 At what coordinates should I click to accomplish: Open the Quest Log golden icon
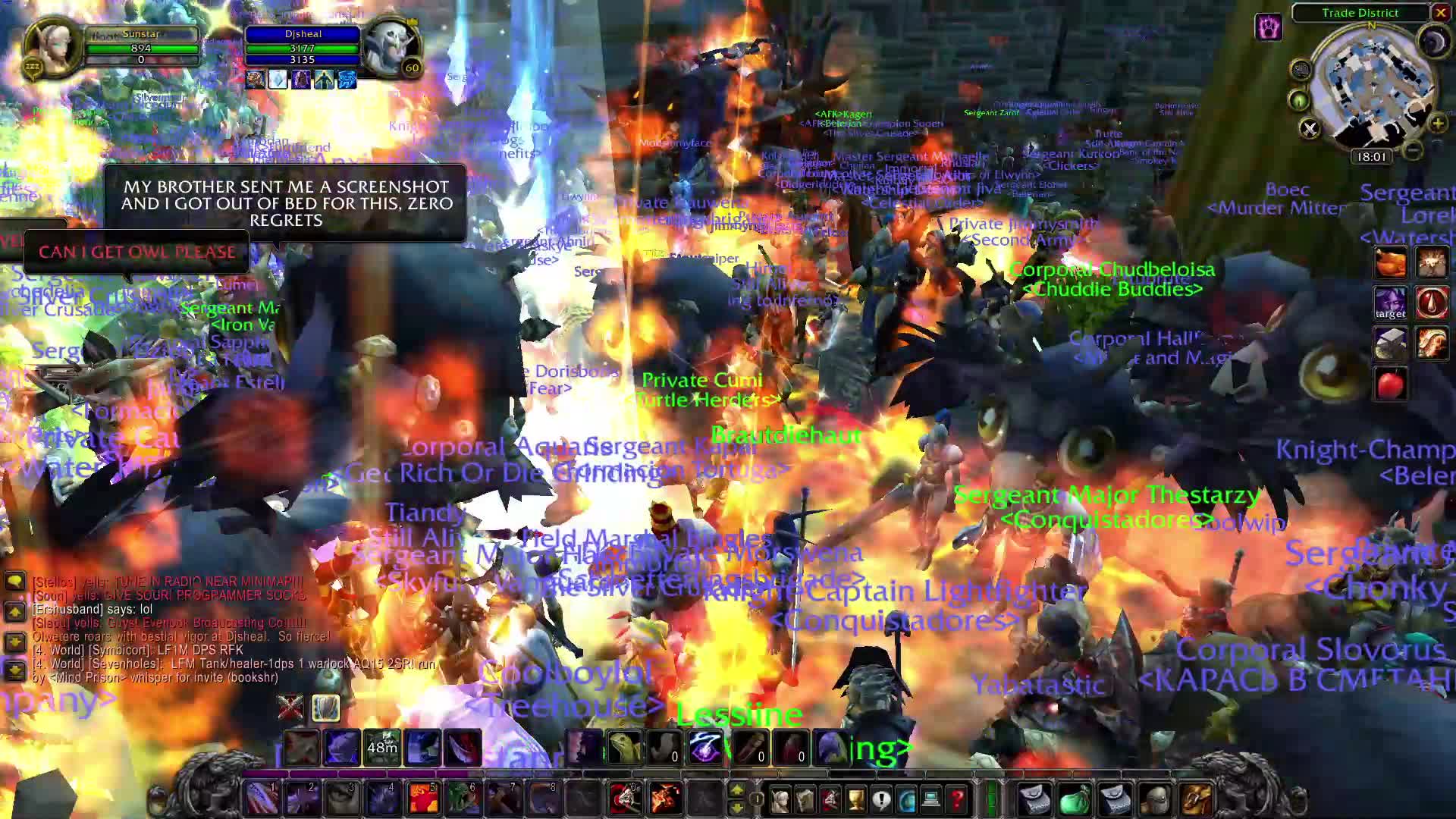855,799
